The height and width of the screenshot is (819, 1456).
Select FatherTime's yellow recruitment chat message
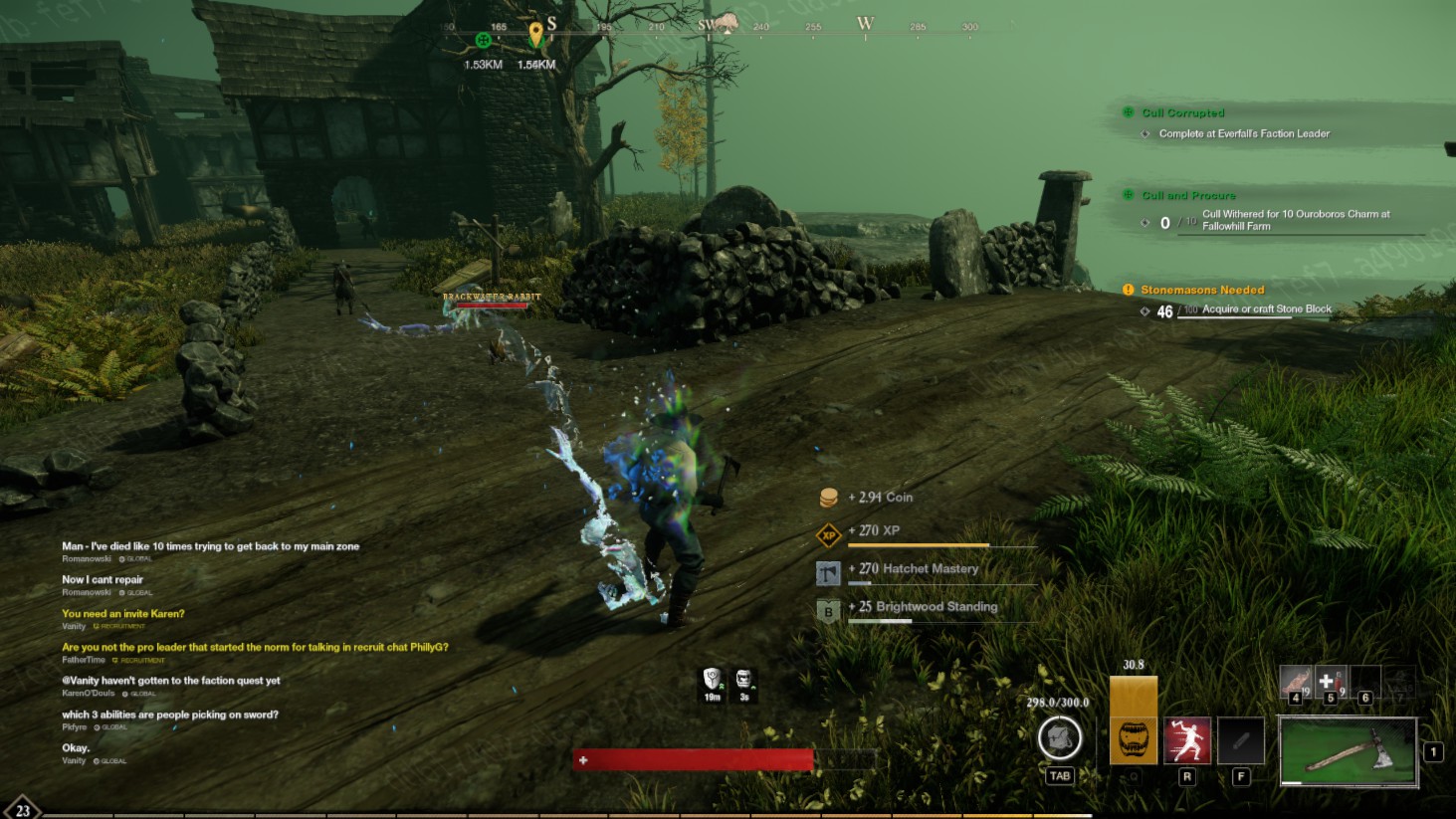click(x=255, y=647)
